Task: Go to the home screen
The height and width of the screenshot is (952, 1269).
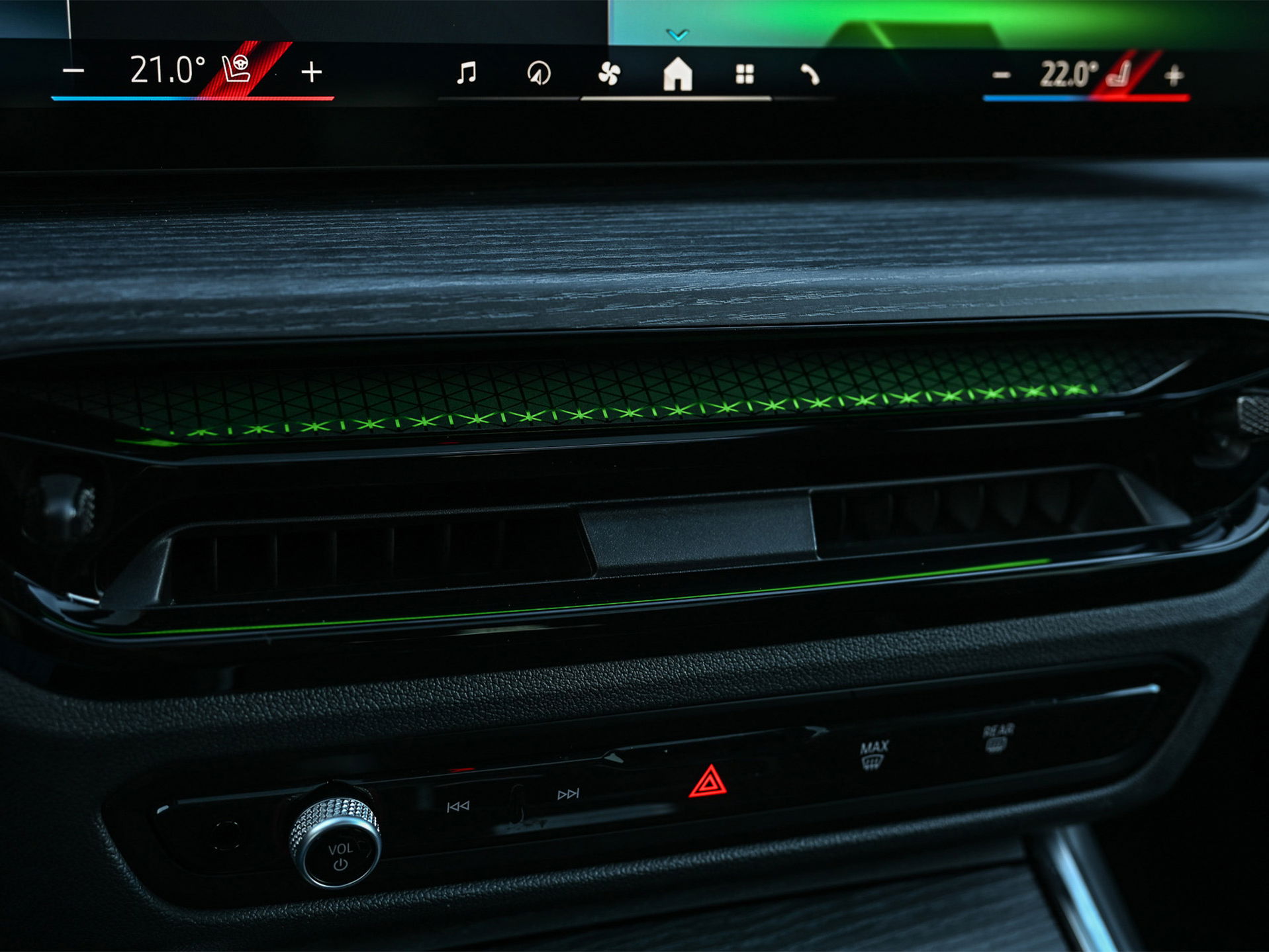Action: pyautogui.click(x=677, y=74)
